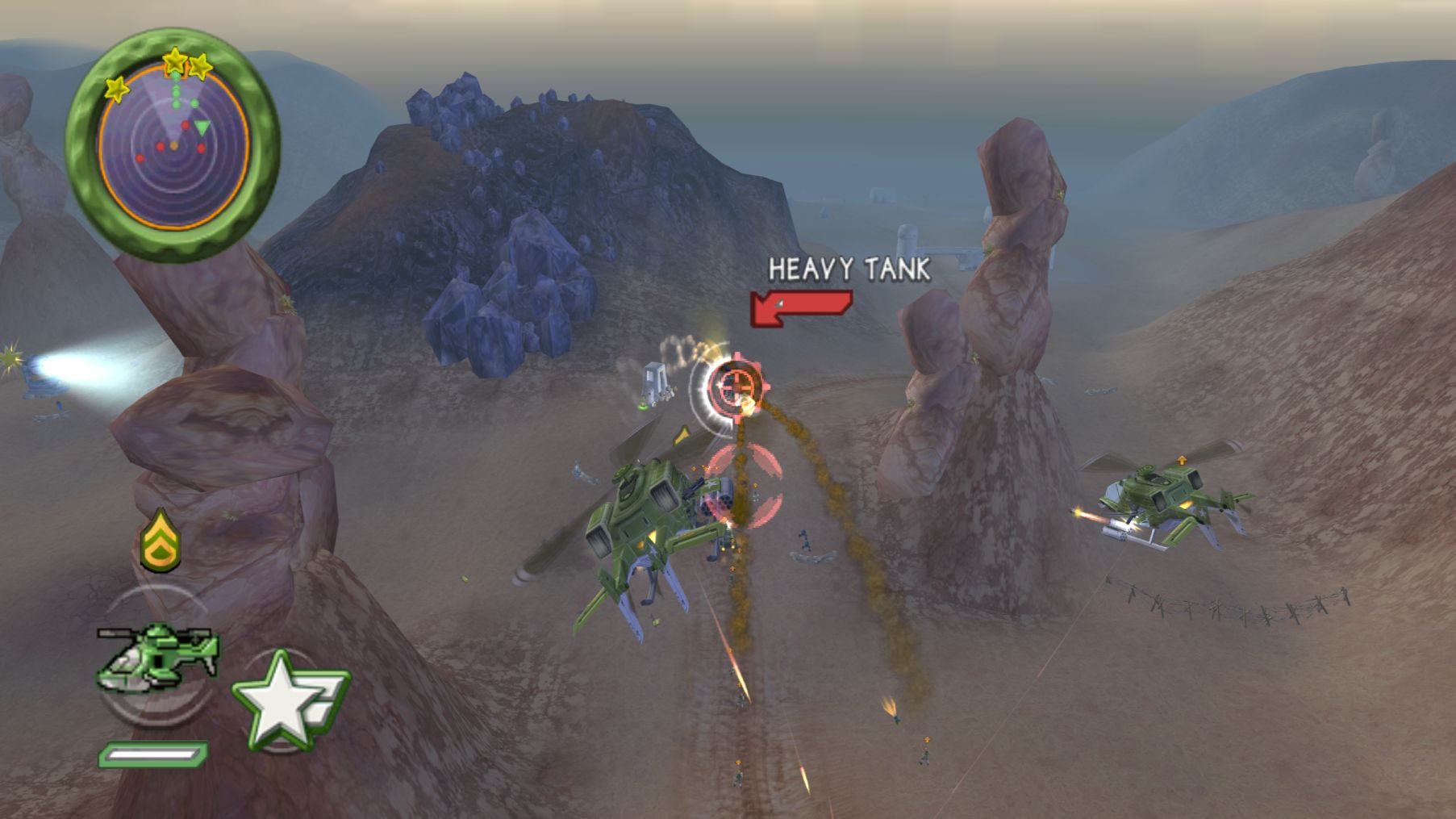
Task: Click the sergeant rank chevron badge
Action: coord(161,541)
